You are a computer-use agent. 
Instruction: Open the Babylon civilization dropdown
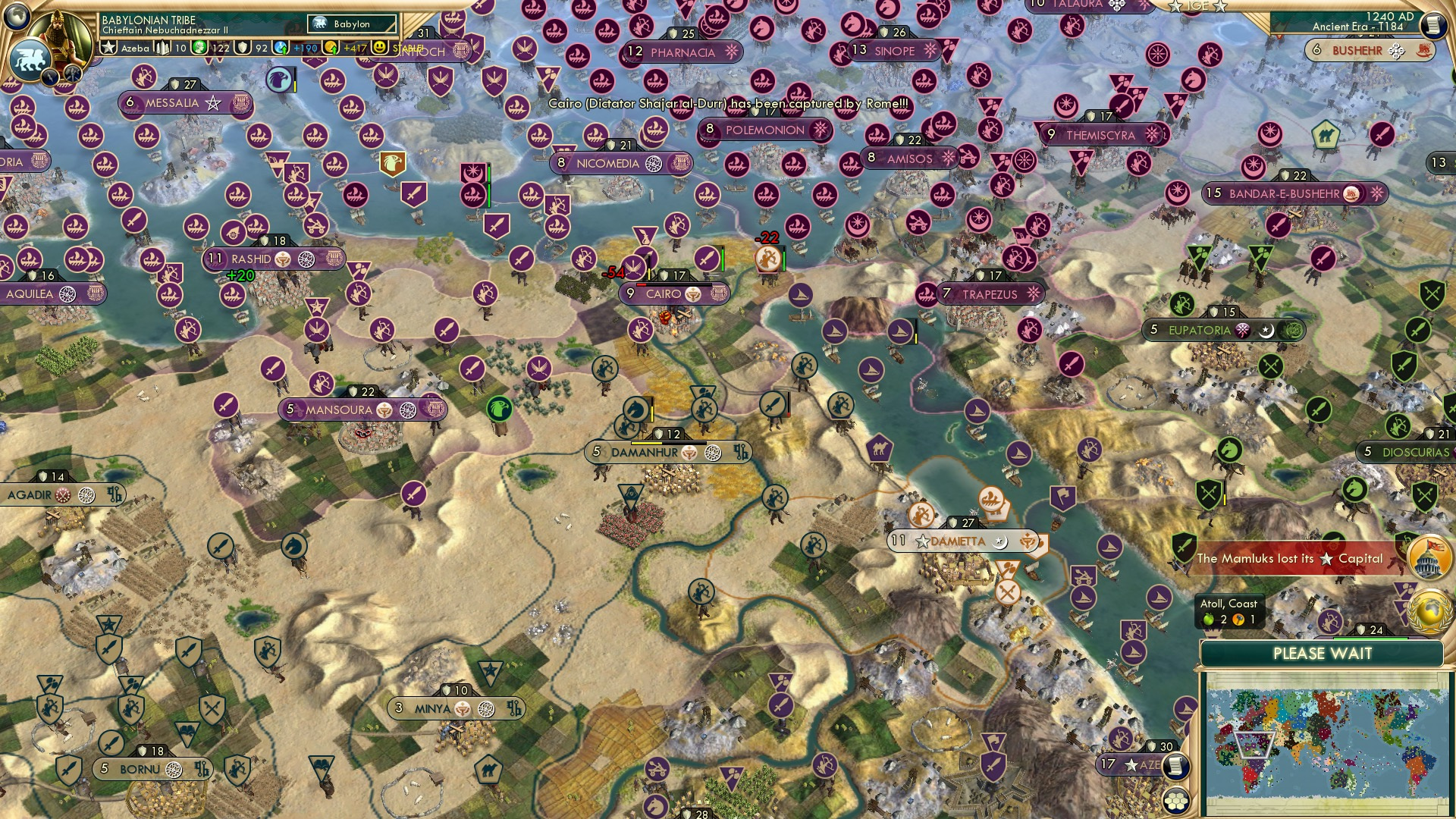coord(349,24)
